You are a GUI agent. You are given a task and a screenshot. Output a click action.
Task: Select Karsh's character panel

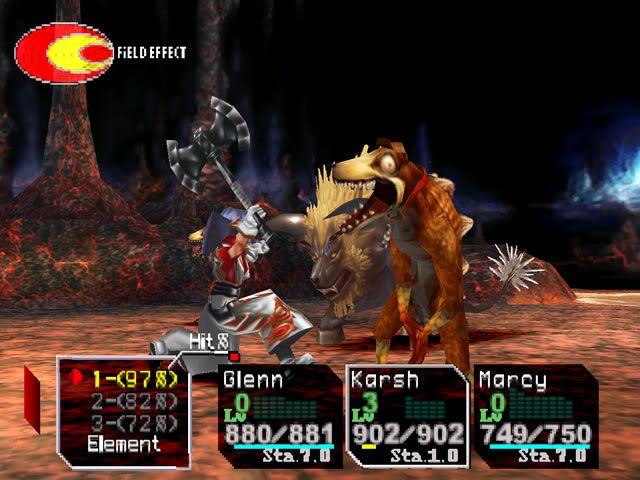[x=408, y=415]
